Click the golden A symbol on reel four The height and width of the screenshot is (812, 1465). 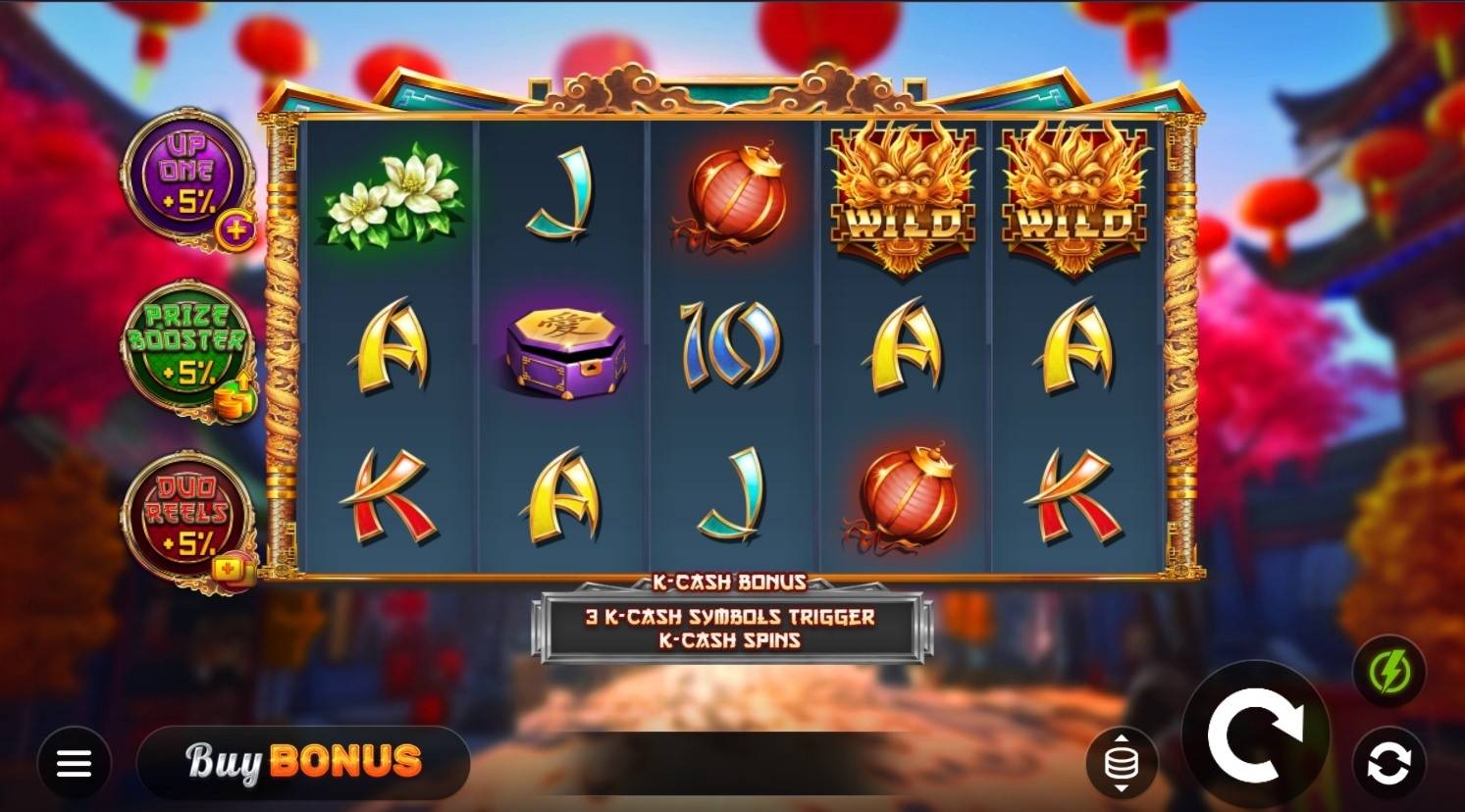901,348
